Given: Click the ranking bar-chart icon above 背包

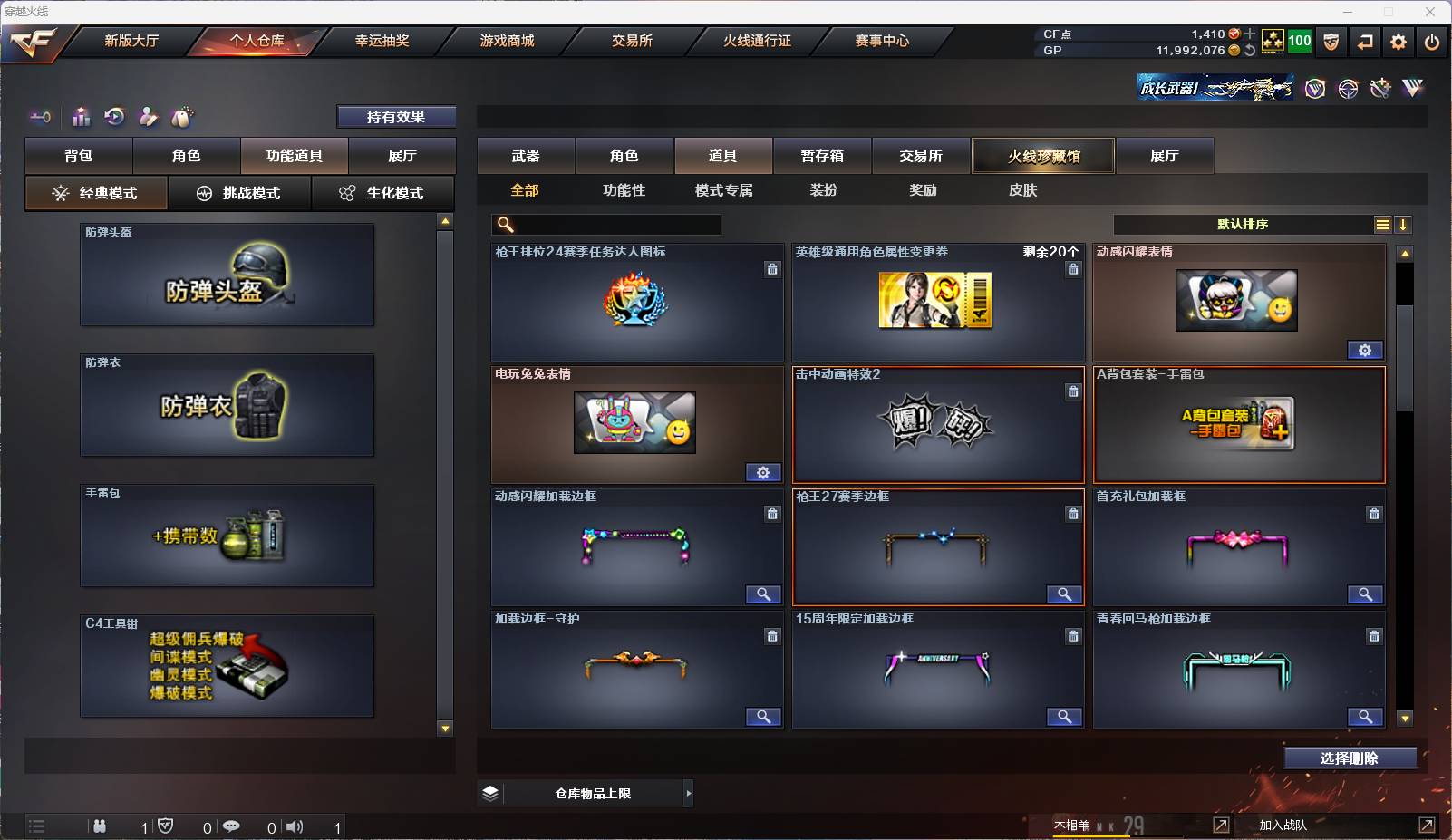Looking at the screenshot, I should coord(81,117).
